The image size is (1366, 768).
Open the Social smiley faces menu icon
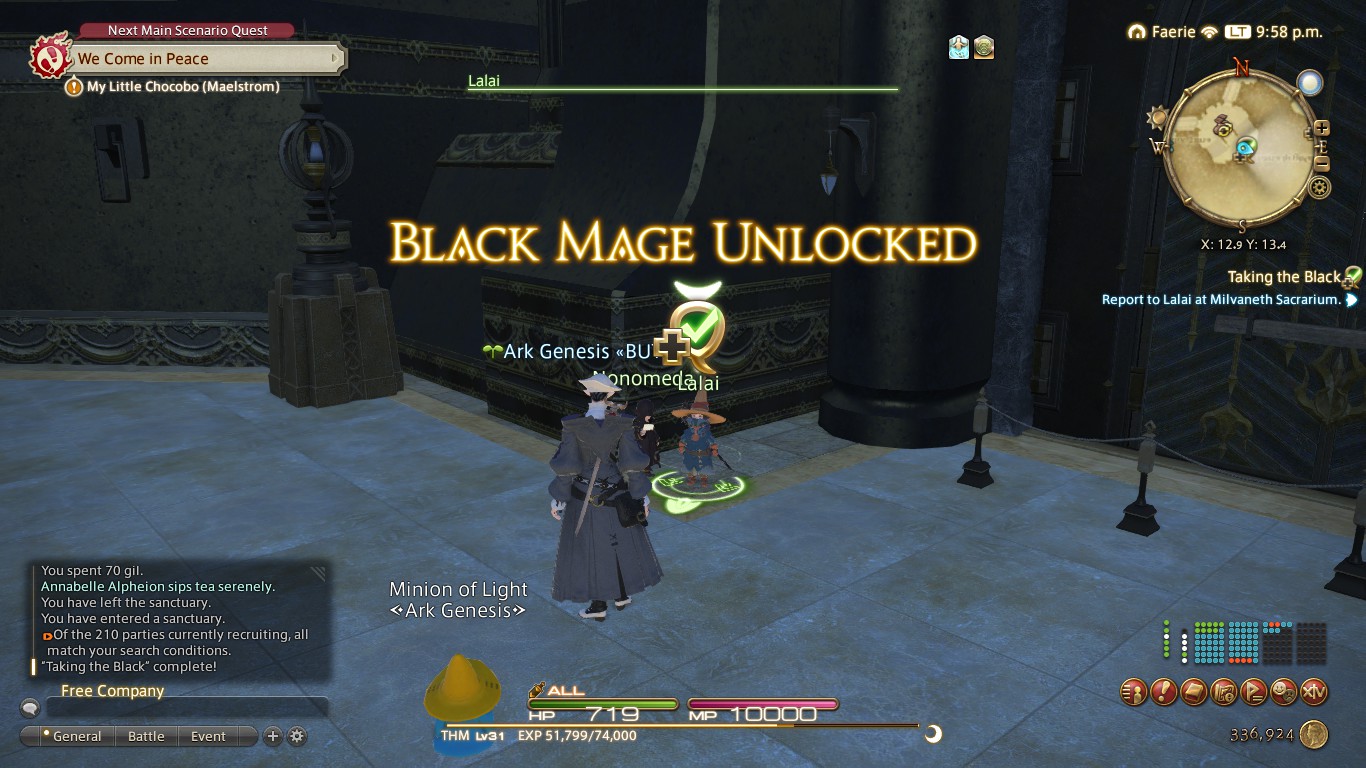pos(1284,691)
